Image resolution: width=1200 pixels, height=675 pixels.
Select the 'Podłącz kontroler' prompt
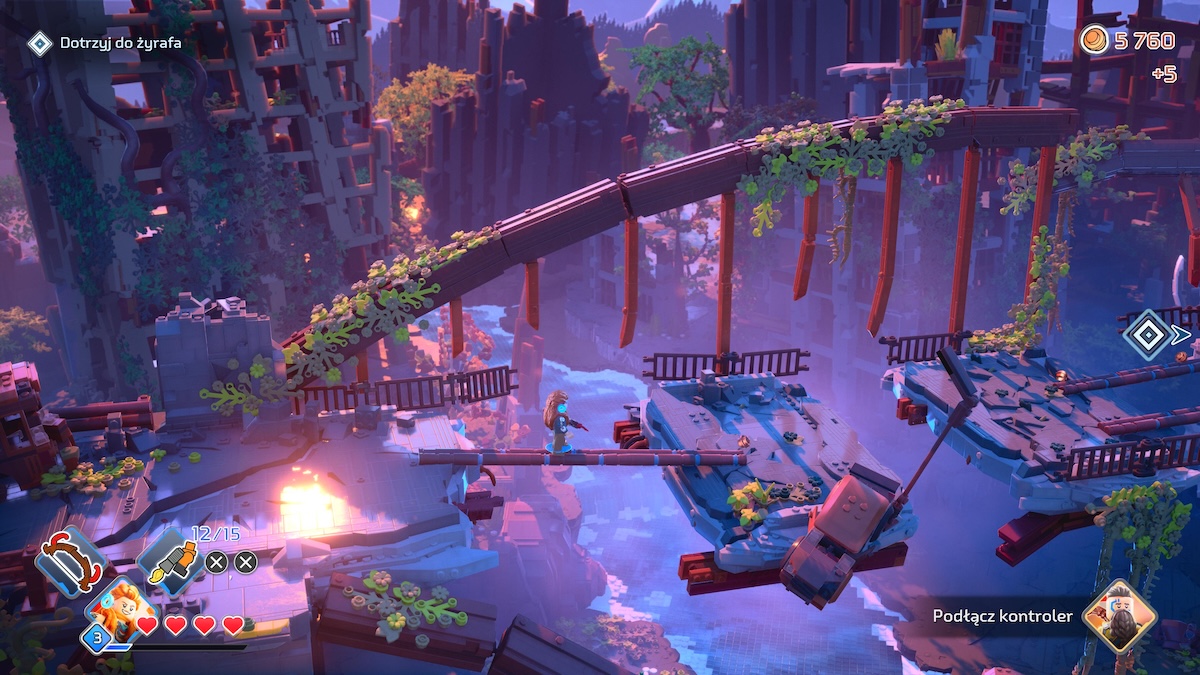pos(1002,616)
